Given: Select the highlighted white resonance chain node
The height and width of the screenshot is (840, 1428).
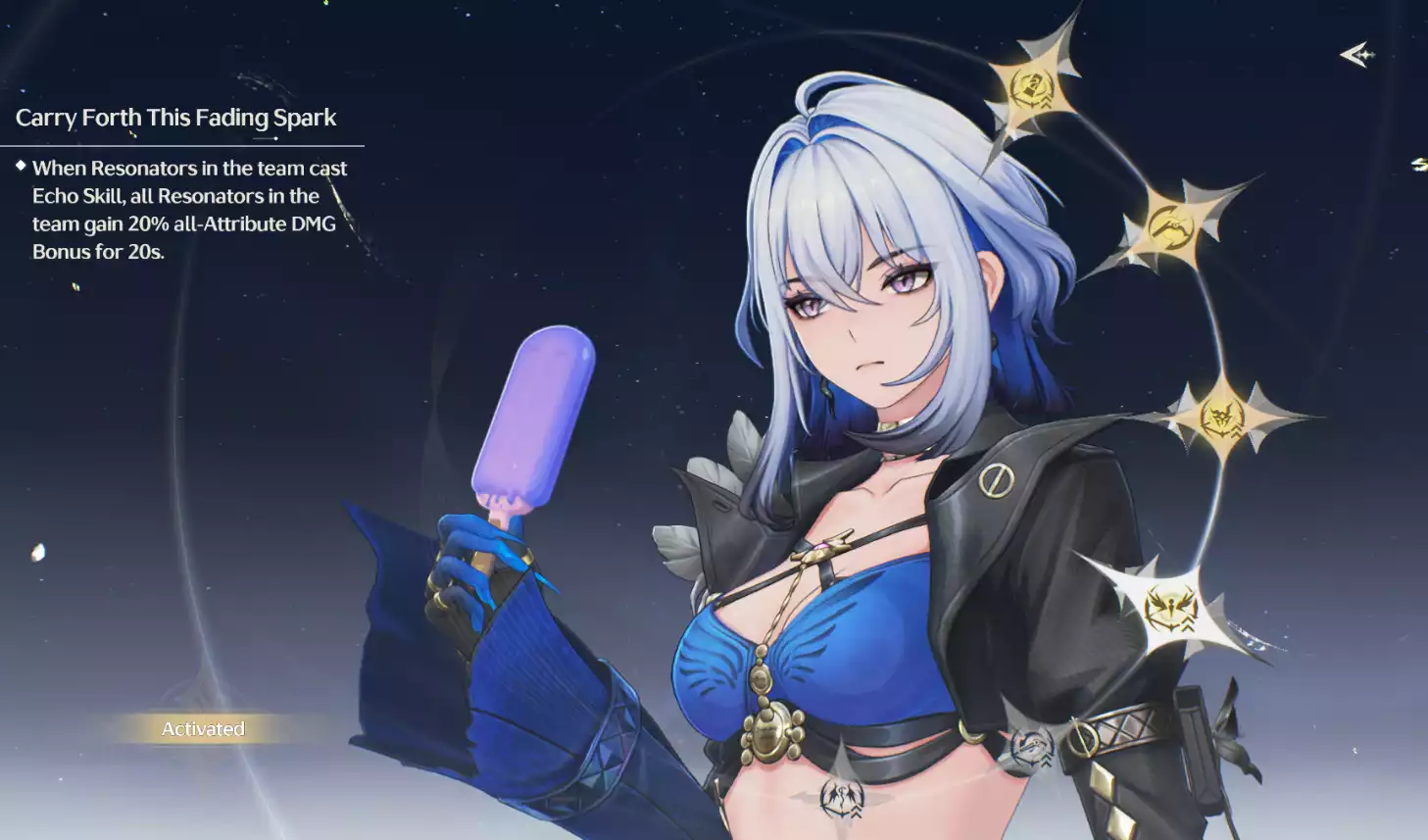Looking at the screenshot, I should click(1171, 610).
